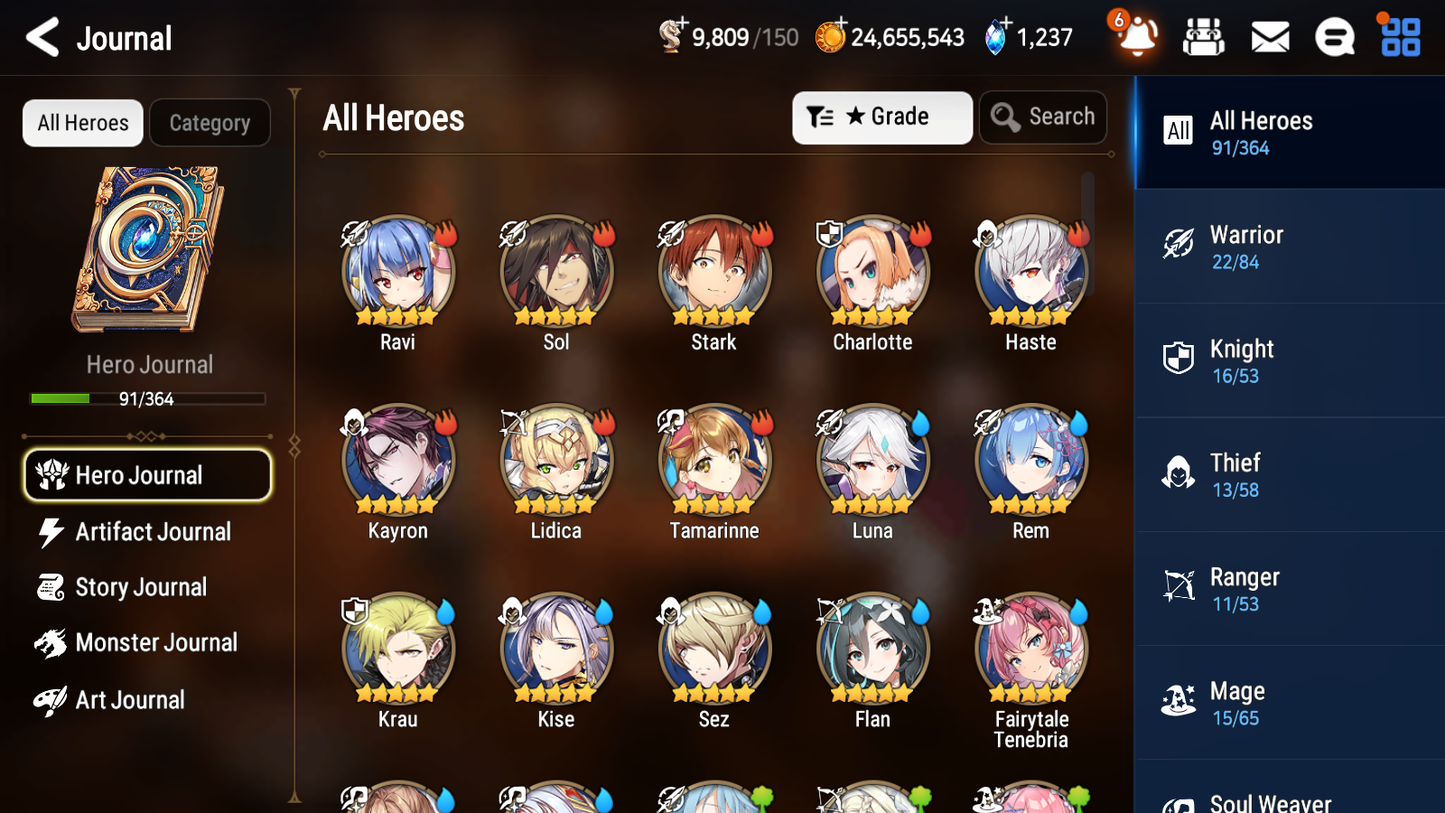This screenshot has width=1445, height=813.
Task: Select the Ranger class filter
Action: coord(1289,588)
